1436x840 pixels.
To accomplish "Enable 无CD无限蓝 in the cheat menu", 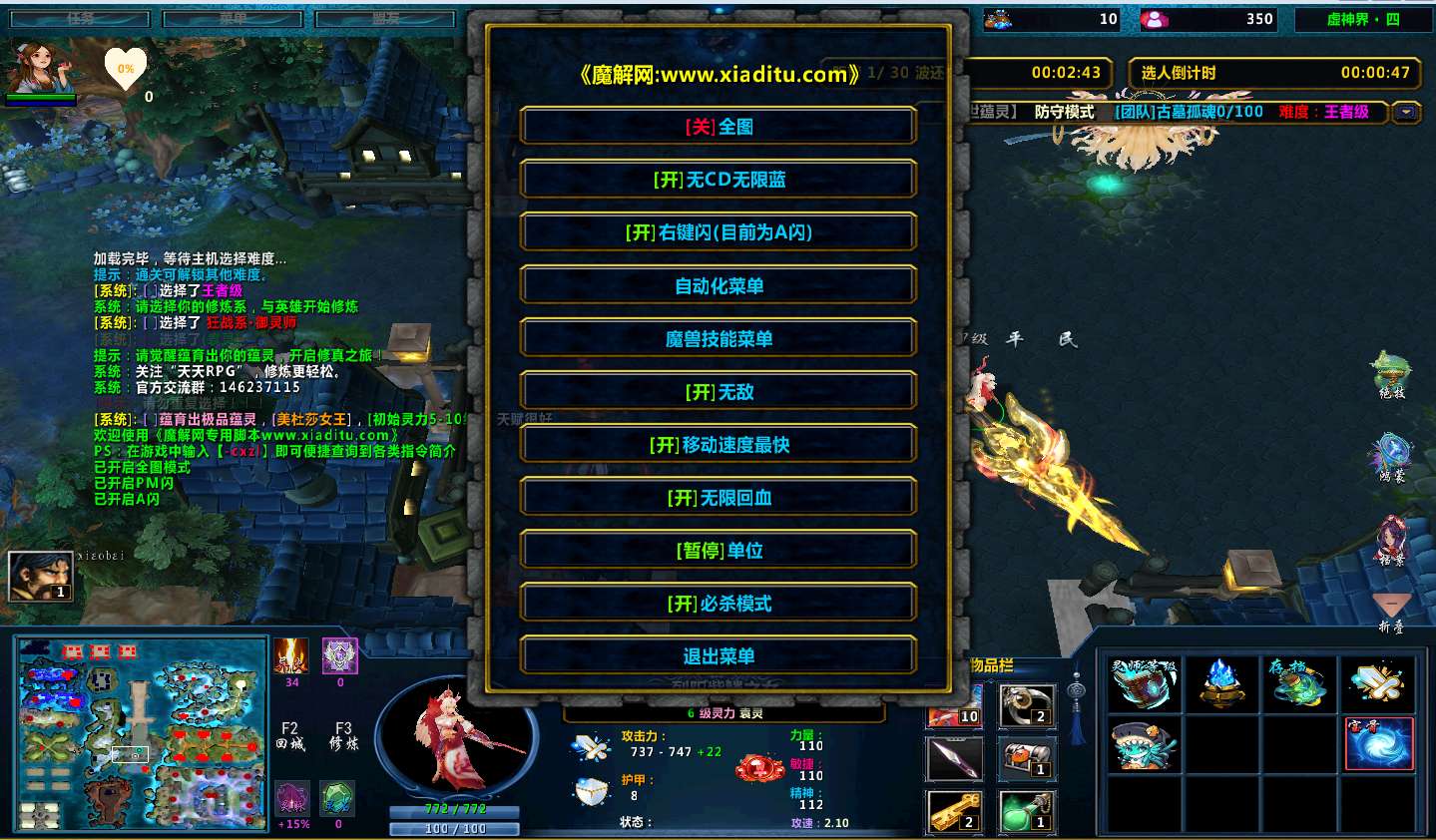I will pyautogui.click(x=718, y=180).
